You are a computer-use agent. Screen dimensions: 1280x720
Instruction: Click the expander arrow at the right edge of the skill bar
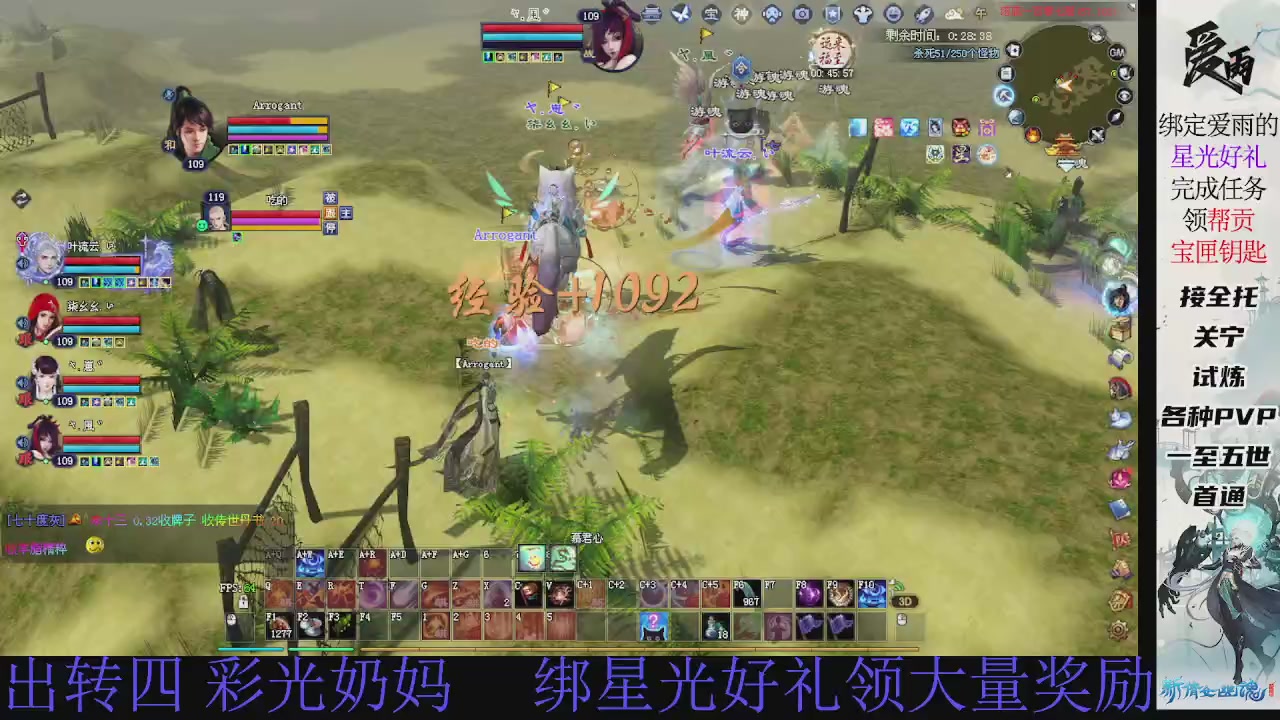pyautogui.click(x=892, y=586)
